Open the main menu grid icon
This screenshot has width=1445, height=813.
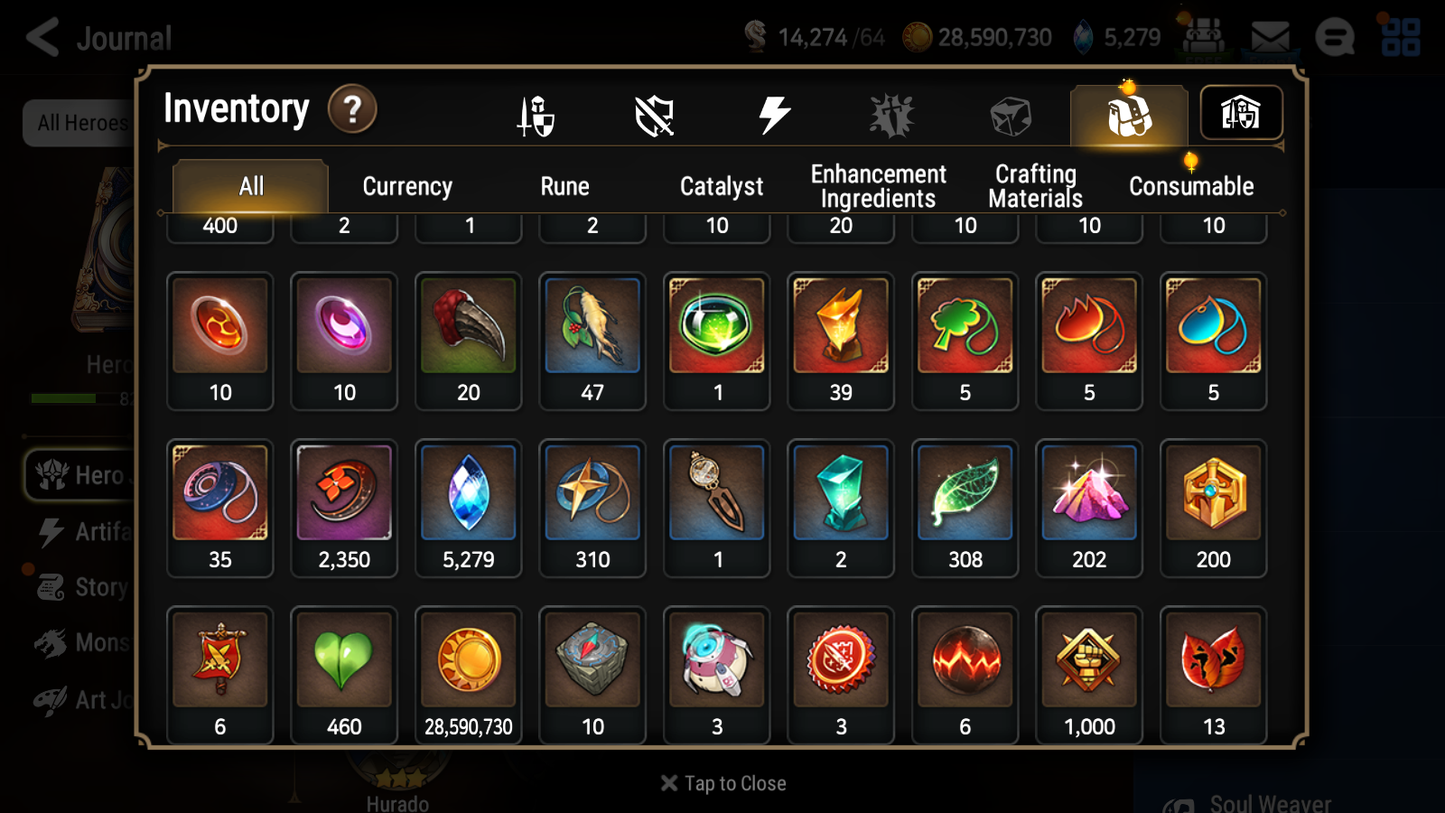tap(1401, 36)
